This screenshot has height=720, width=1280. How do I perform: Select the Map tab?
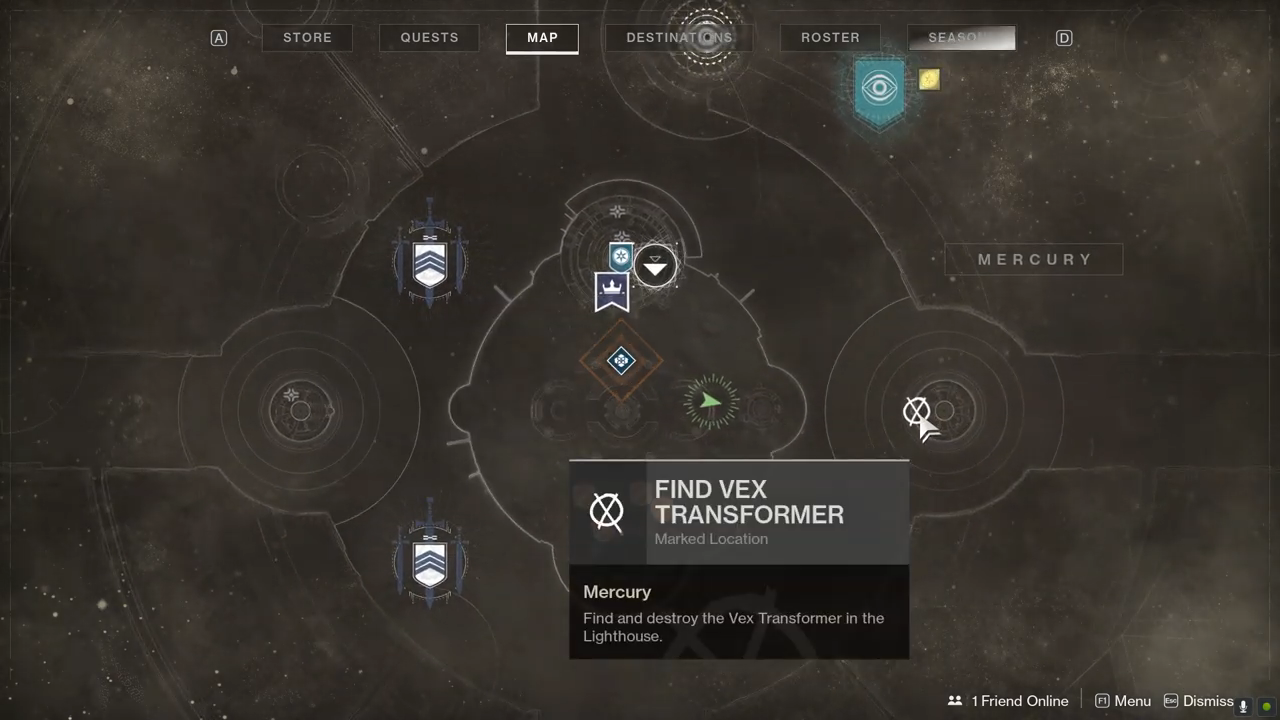[542, 38]
